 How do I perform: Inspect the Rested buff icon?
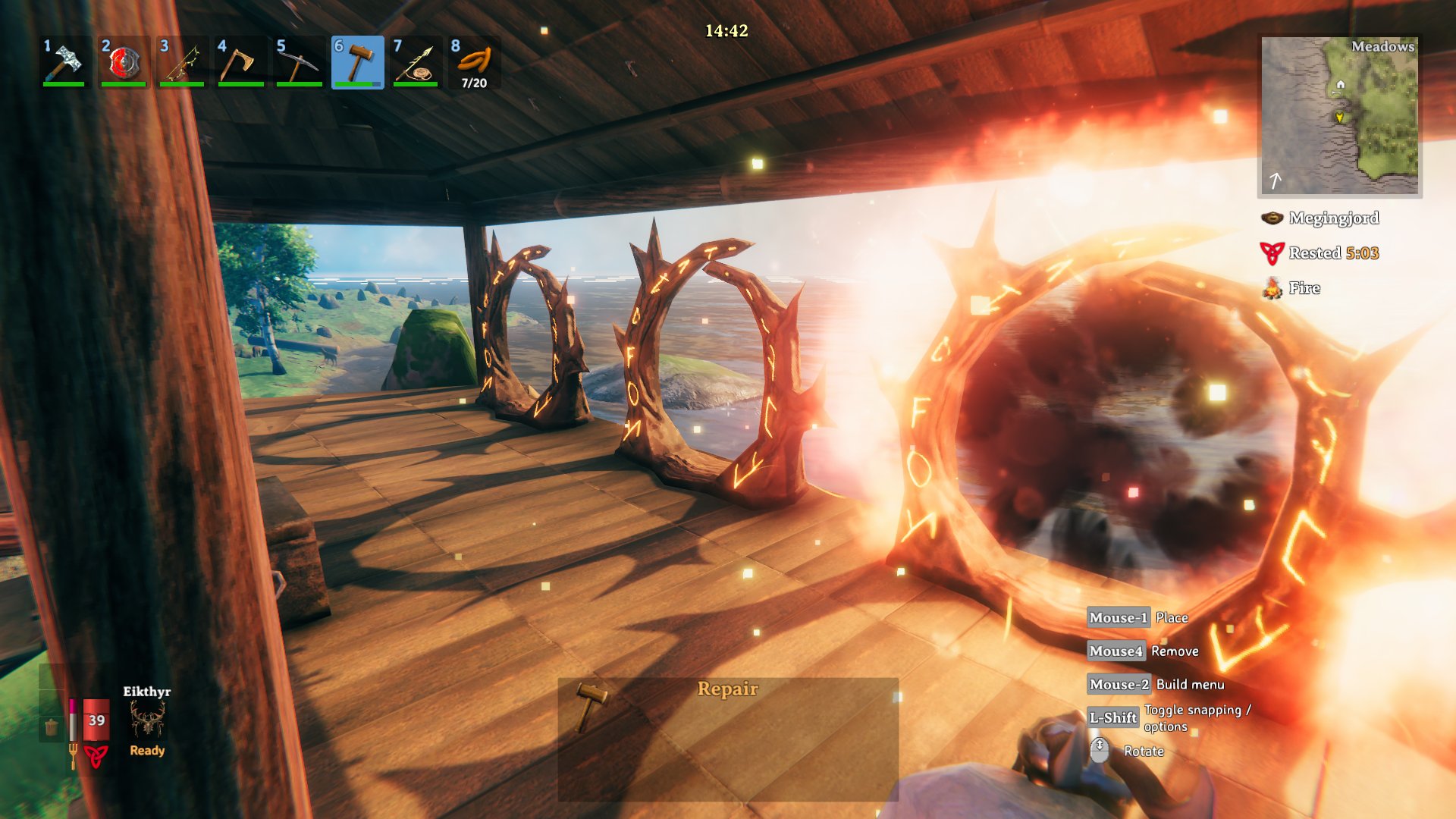click(1272, 253)
